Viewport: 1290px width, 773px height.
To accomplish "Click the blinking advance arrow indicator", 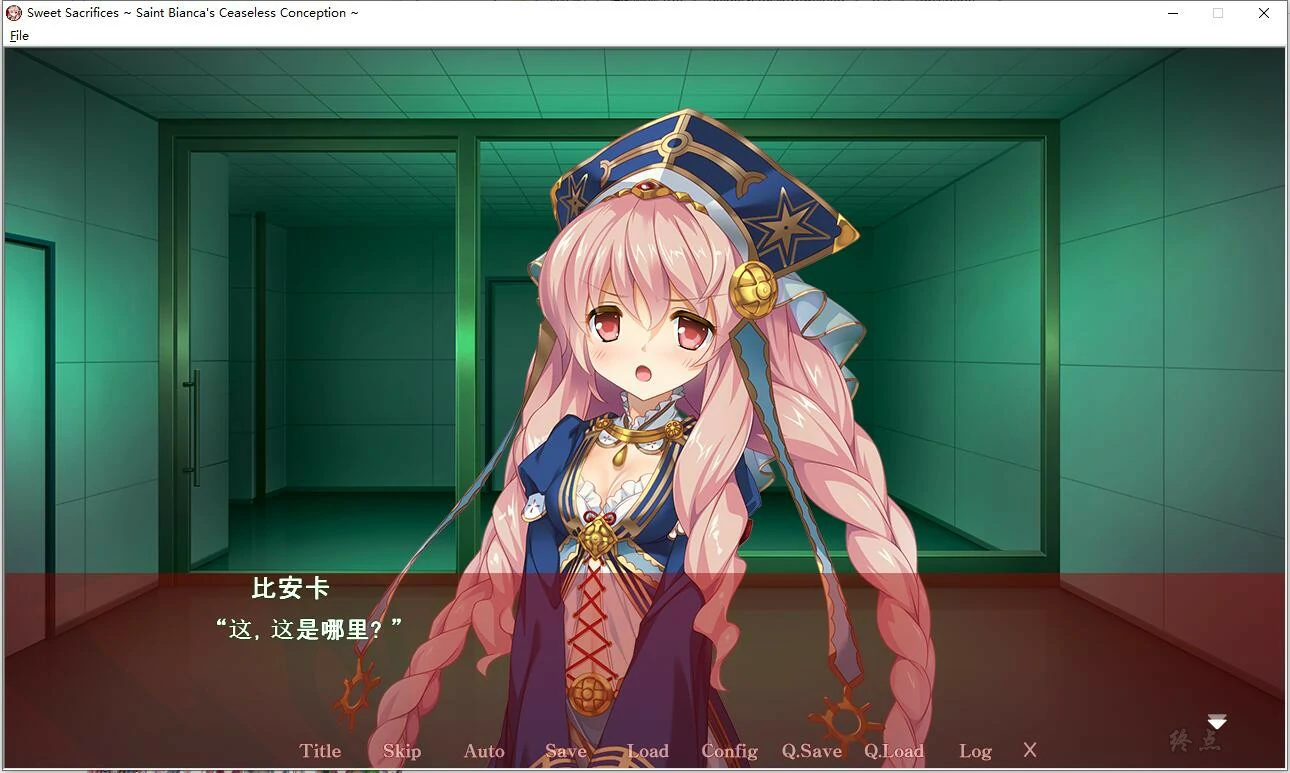I will 1216,720.
